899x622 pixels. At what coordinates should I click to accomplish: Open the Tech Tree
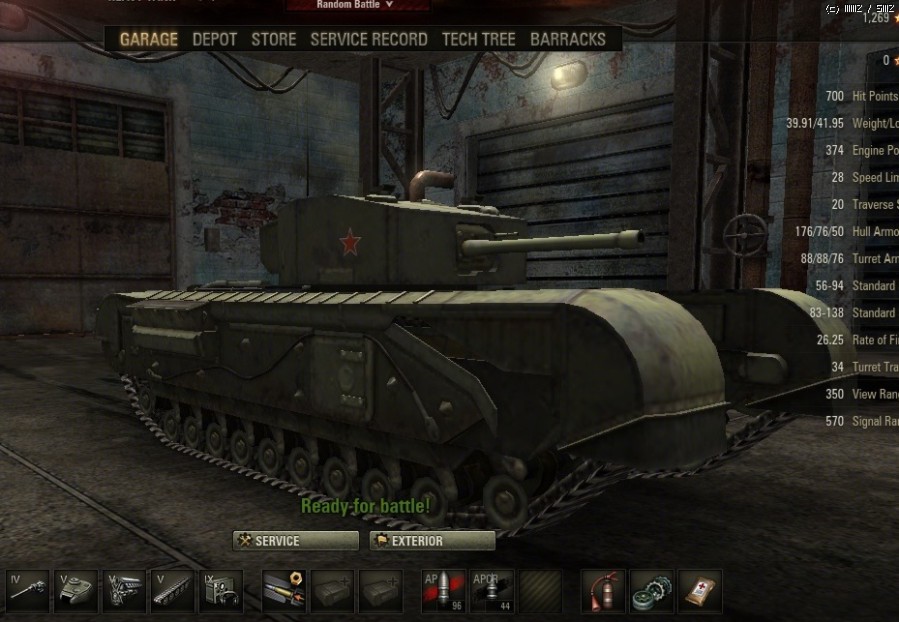click(478, 39)
